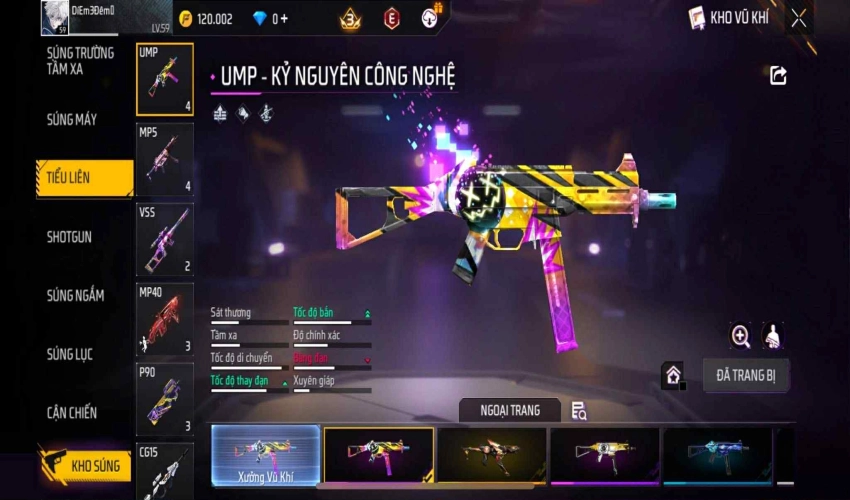Screen dimensions: 850x500
Task: Select the blue UMP skin thumbnail
Action: tap(717, 456)
